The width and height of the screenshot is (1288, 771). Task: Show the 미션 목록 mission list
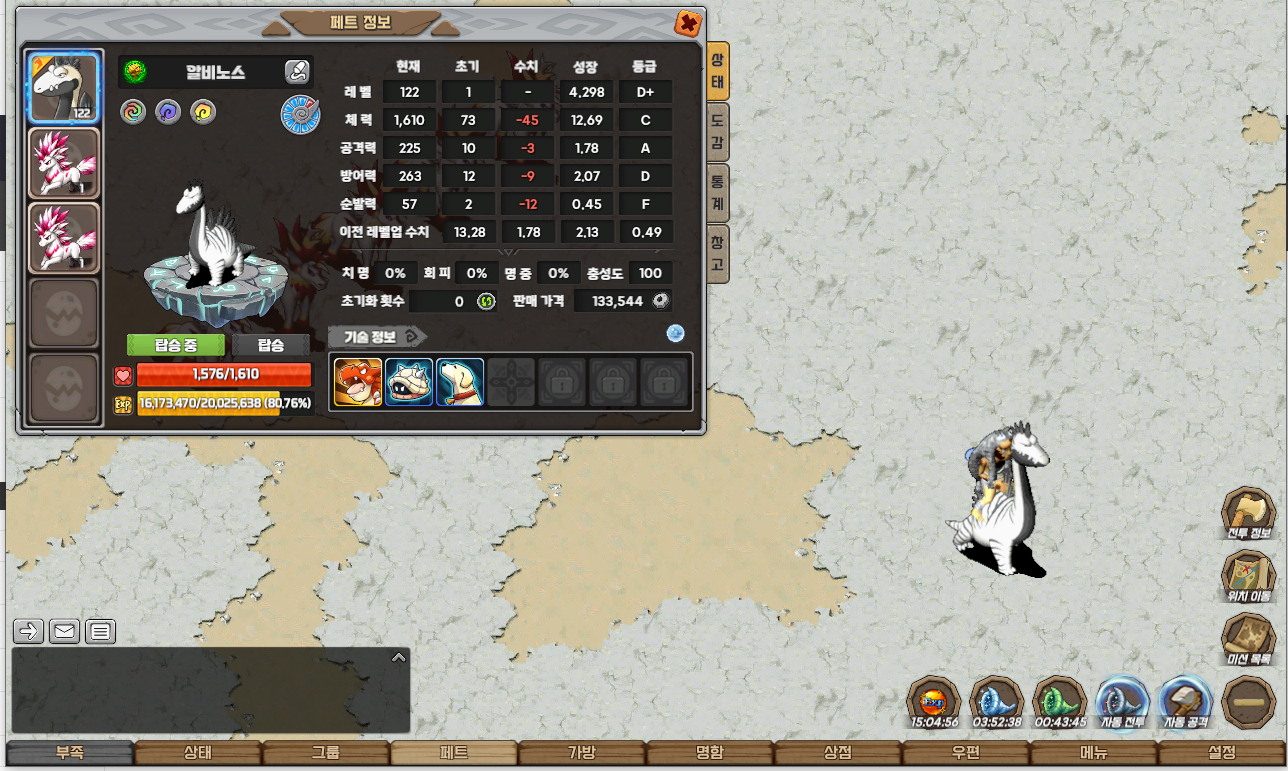[1250, 642]
